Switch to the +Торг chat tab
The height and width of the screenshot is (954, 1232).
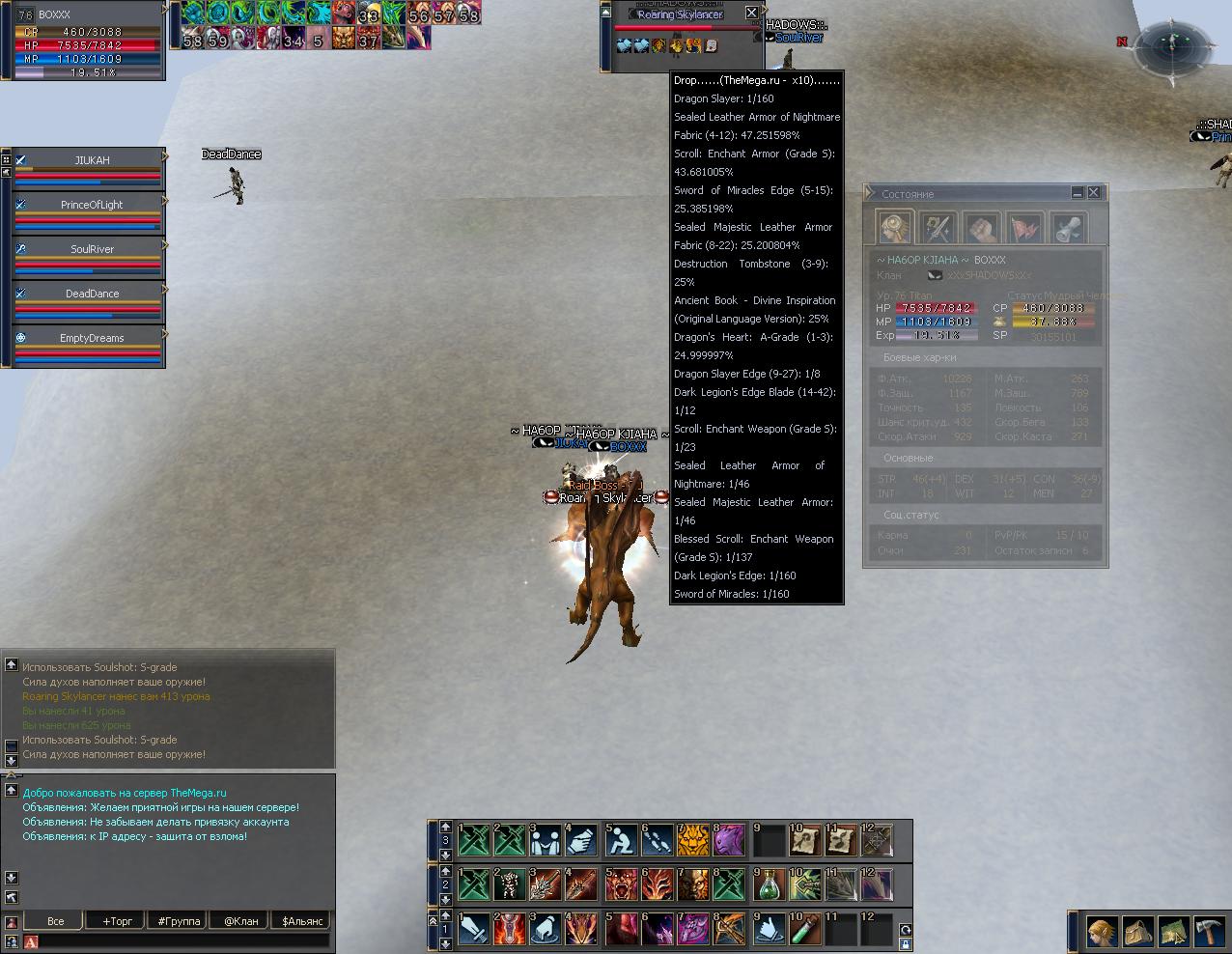[118, 921]
